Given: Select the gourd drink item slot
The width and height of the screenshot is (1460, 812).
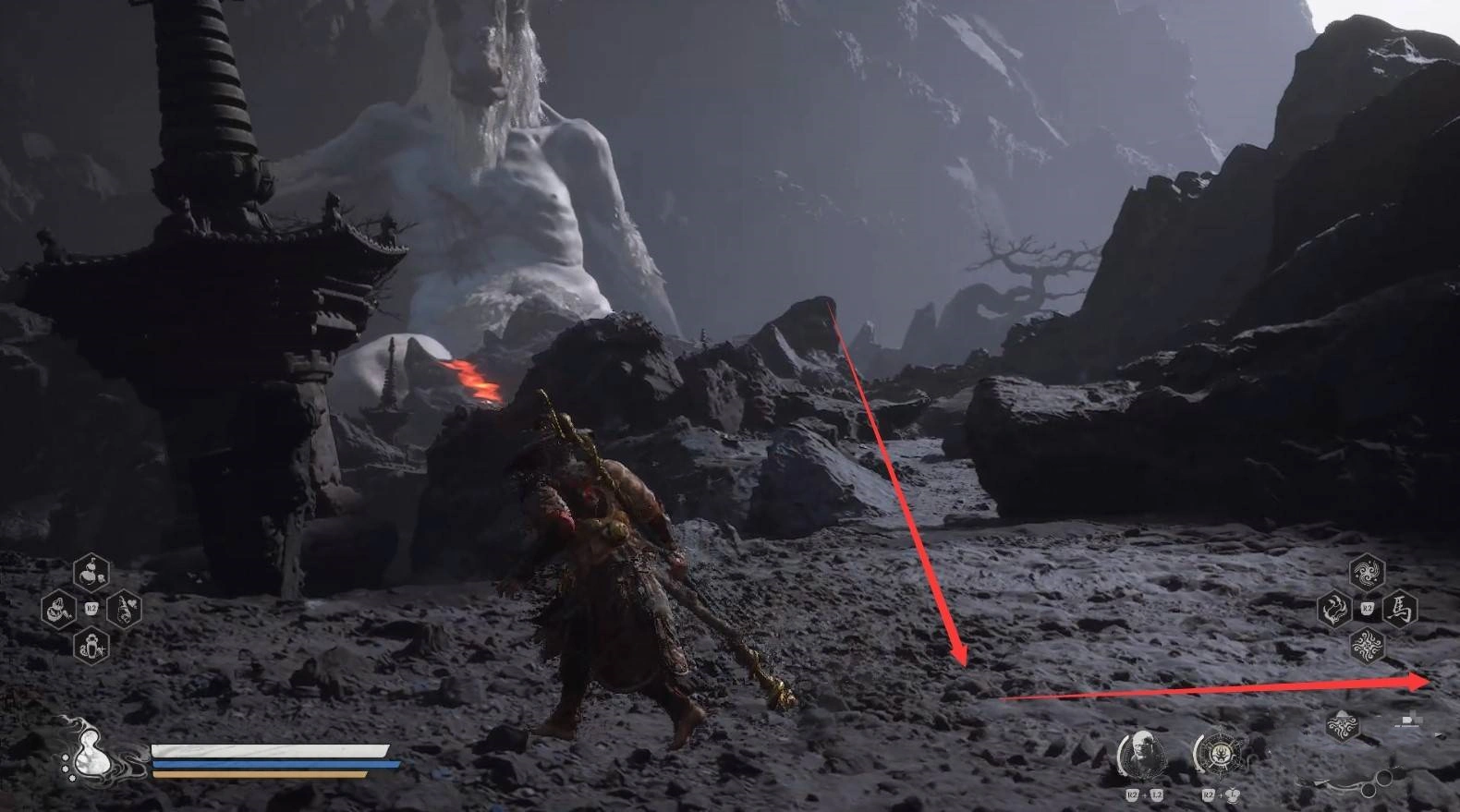Looking at the screenshot, I should (91, 575).
